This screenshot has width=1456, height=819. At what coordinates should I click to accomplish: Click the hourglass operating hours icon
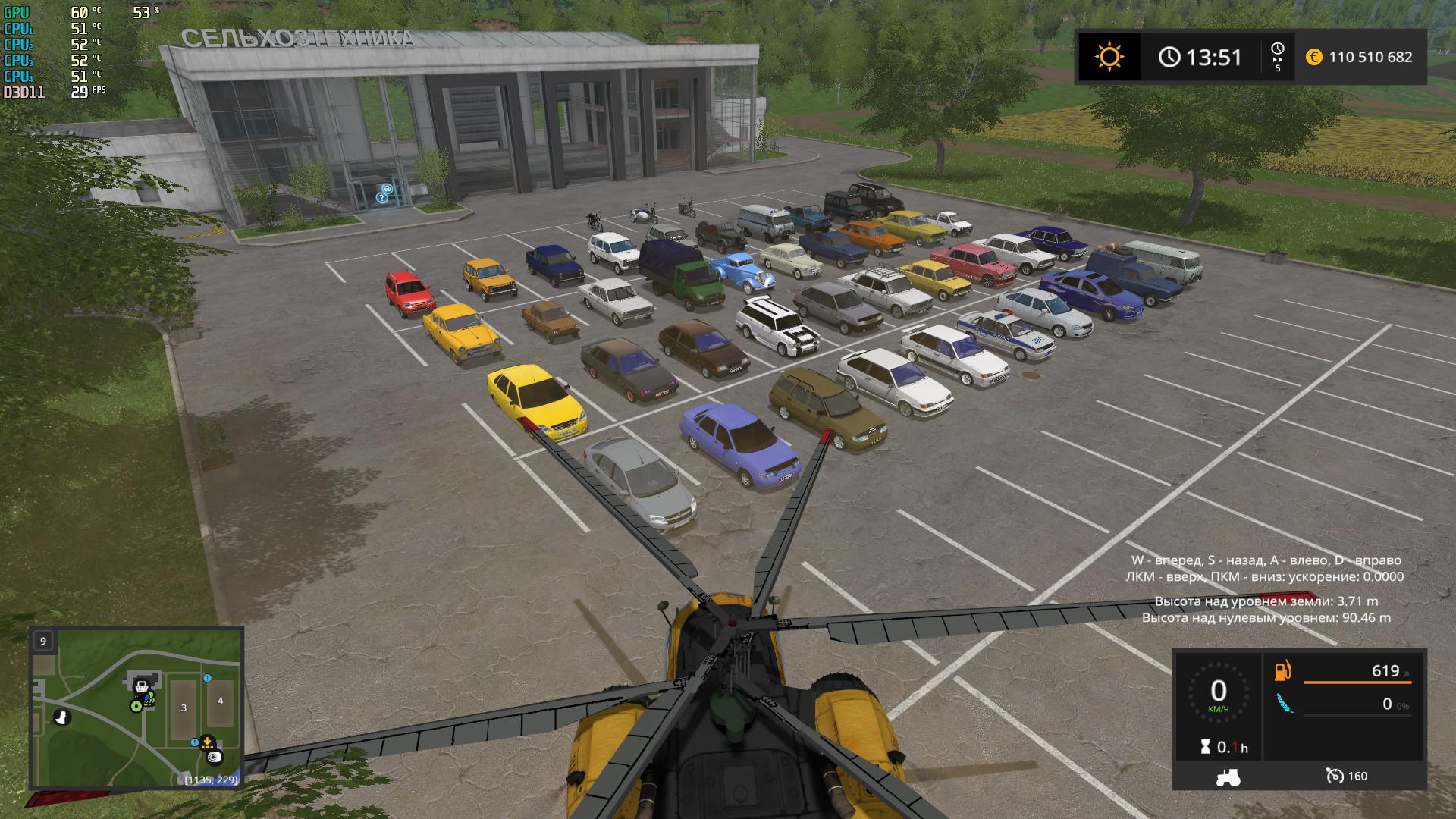[1205, 747]
